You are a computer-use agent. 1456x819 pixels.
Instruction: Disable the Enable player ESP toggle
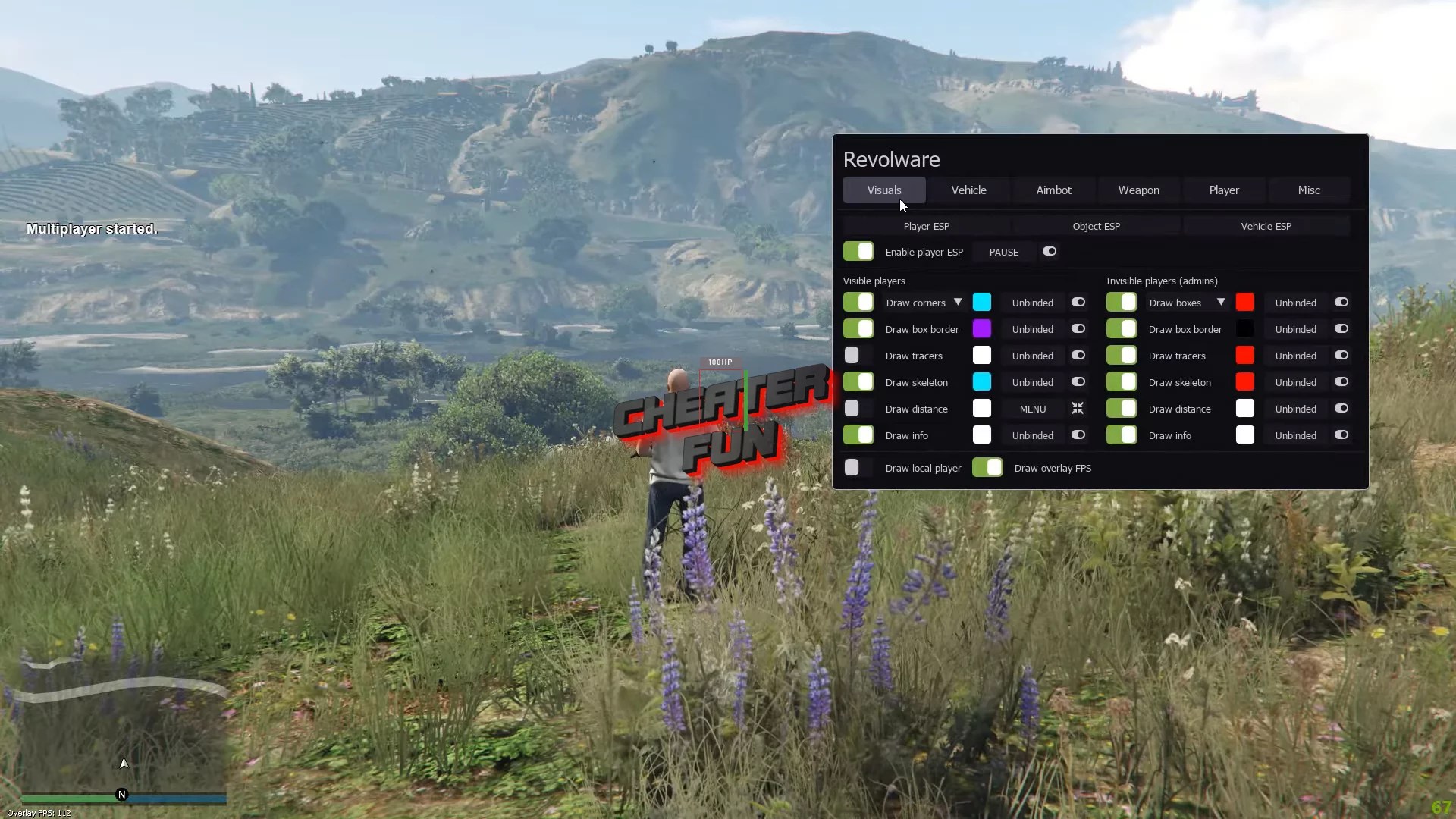(858, 251)
